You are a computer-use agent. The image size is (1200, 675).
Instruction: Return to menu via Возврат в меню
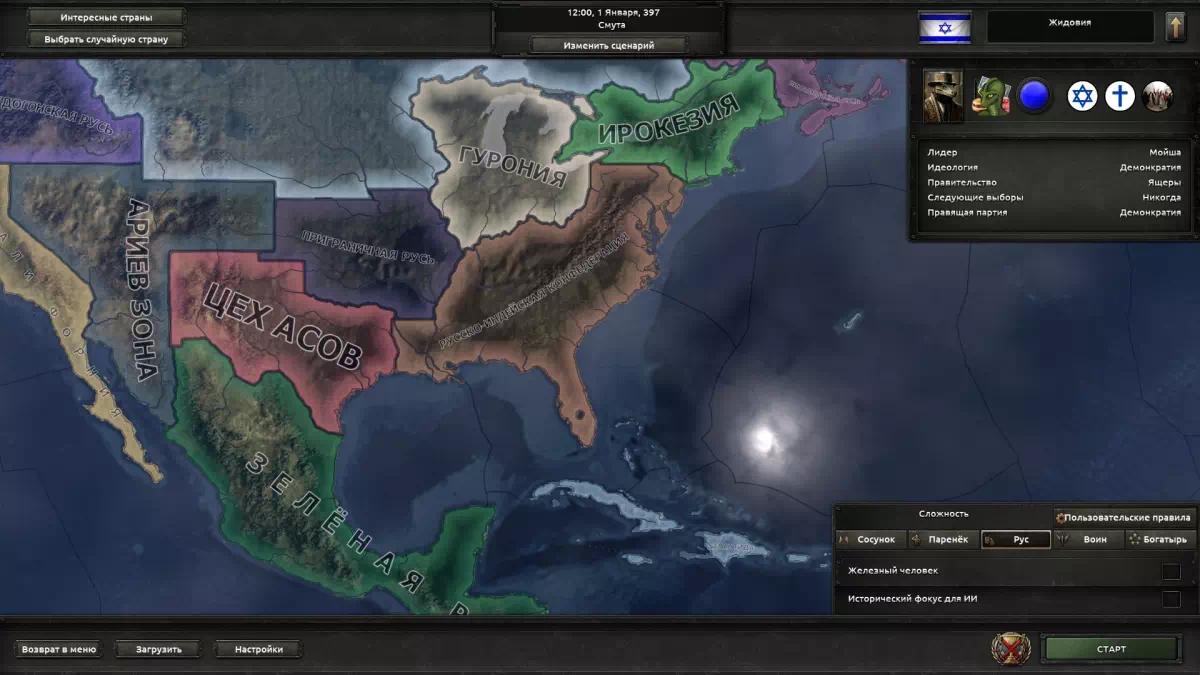click(60, 649)
